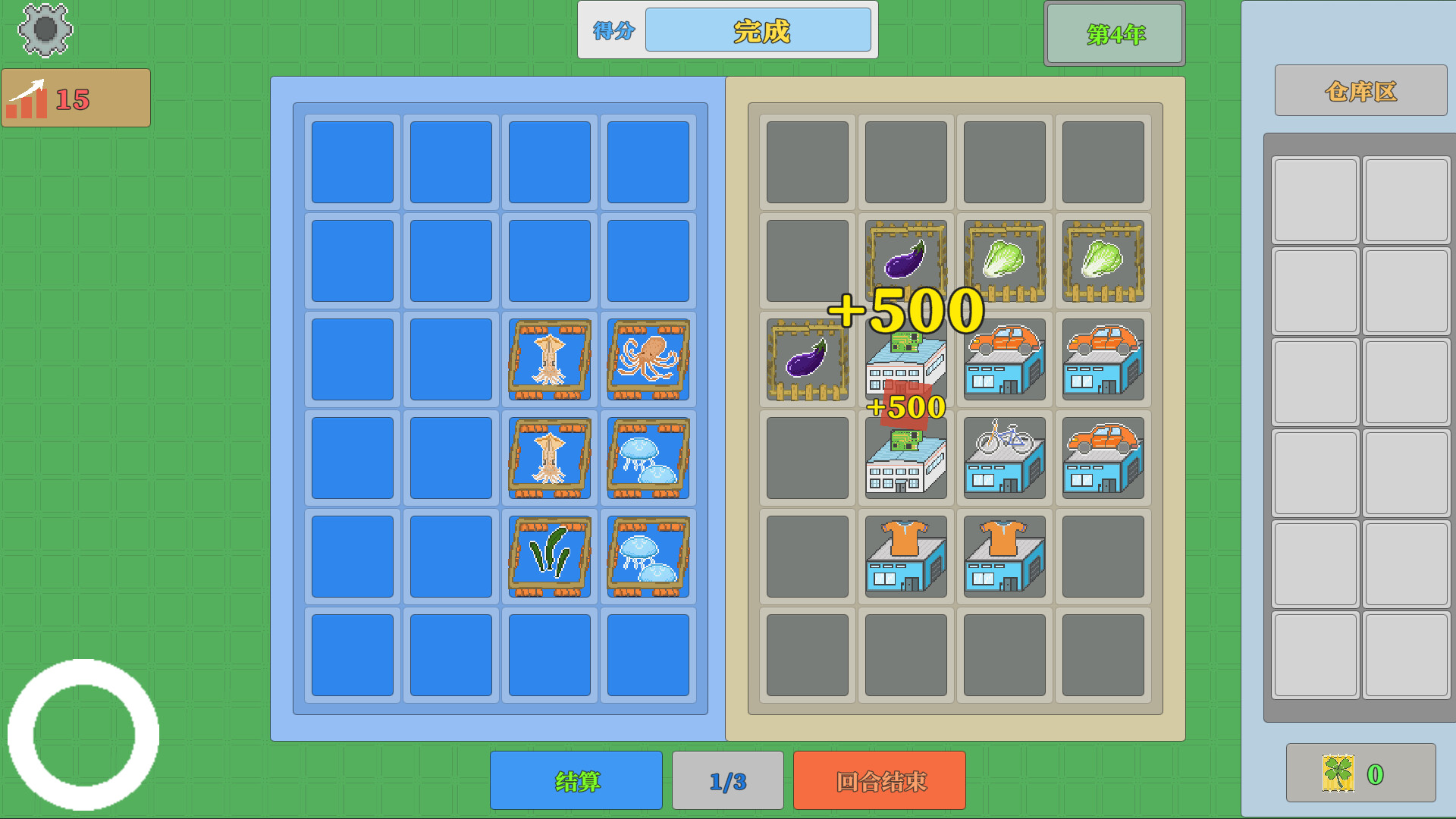Click the 1/3 round counter

[726, 780]
